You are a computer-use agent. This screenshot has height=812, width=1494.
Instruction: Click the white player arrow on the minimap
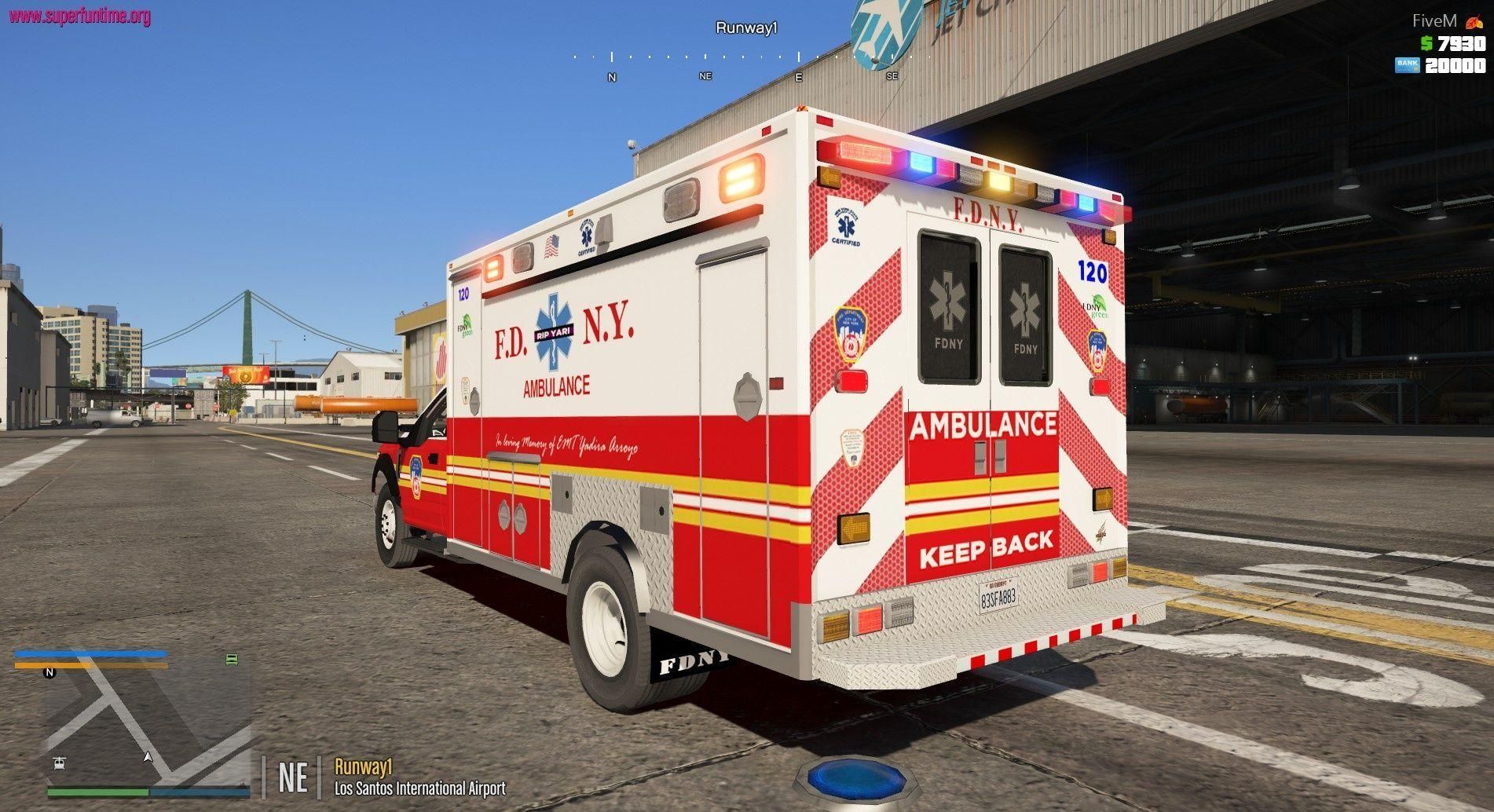148,757
